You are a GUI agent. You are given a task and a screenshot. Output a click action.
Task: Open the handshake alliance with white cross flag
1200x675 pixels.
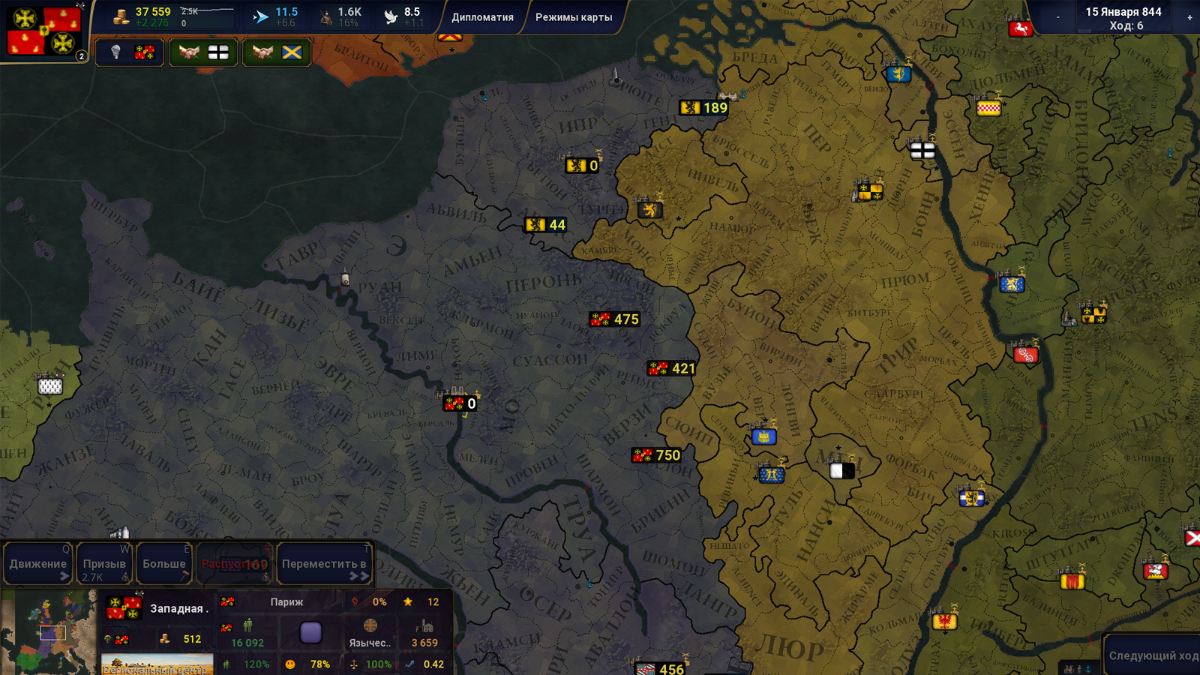pos(204,52)
